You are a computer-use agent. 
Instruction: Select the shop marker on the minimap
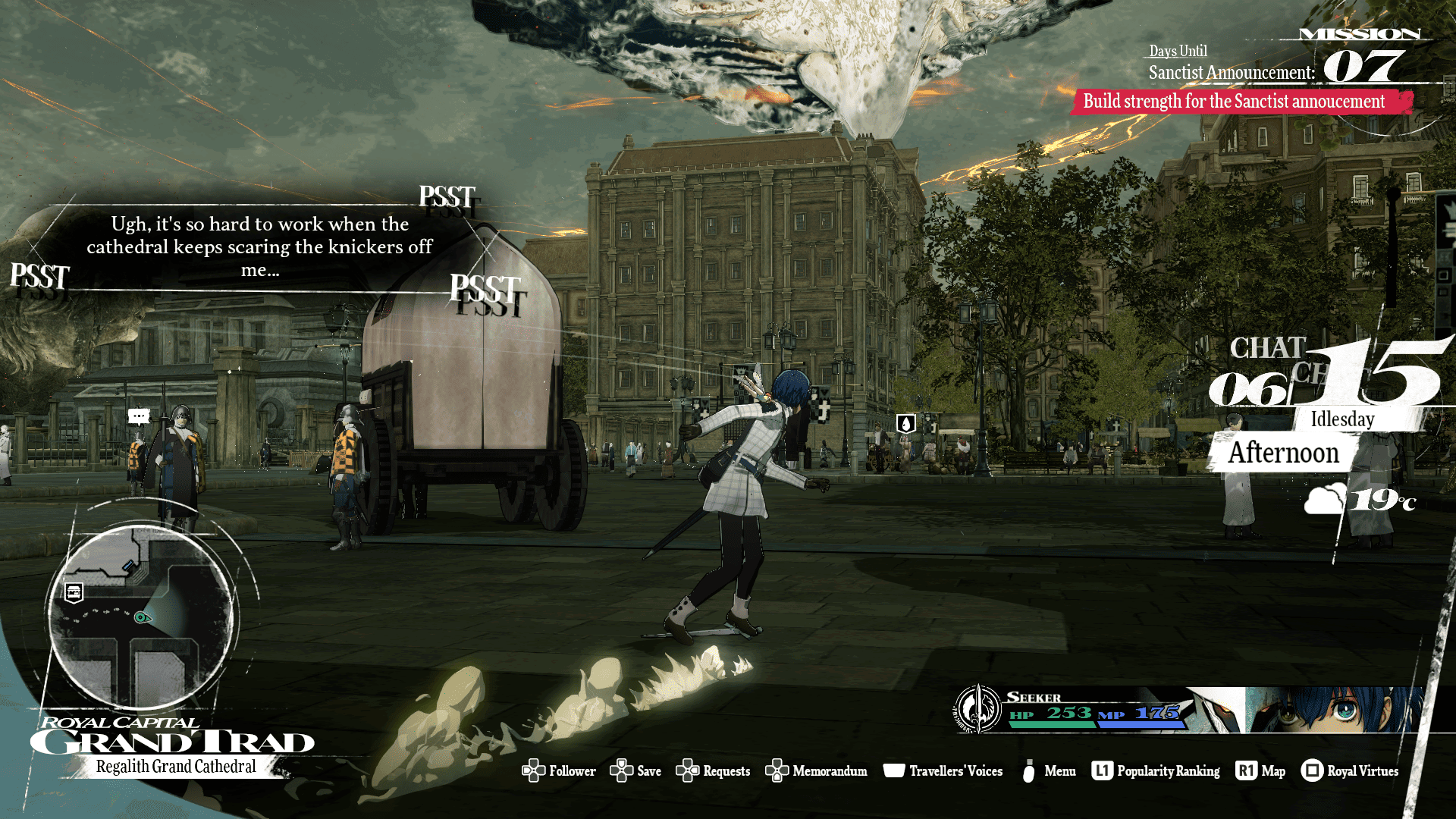tap(74, 592)
